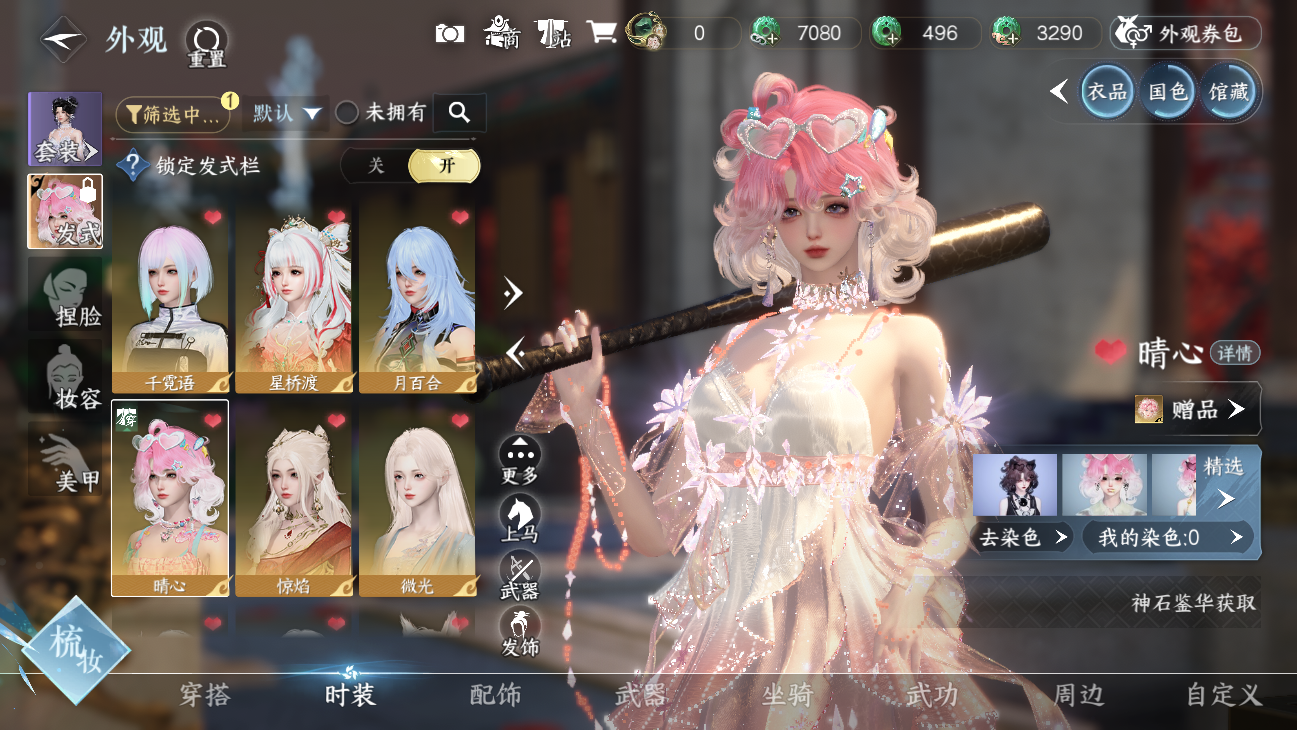Open the 外观券包 coupon pack
This screenshot has height=730, width=1297.
(1186, 33)
